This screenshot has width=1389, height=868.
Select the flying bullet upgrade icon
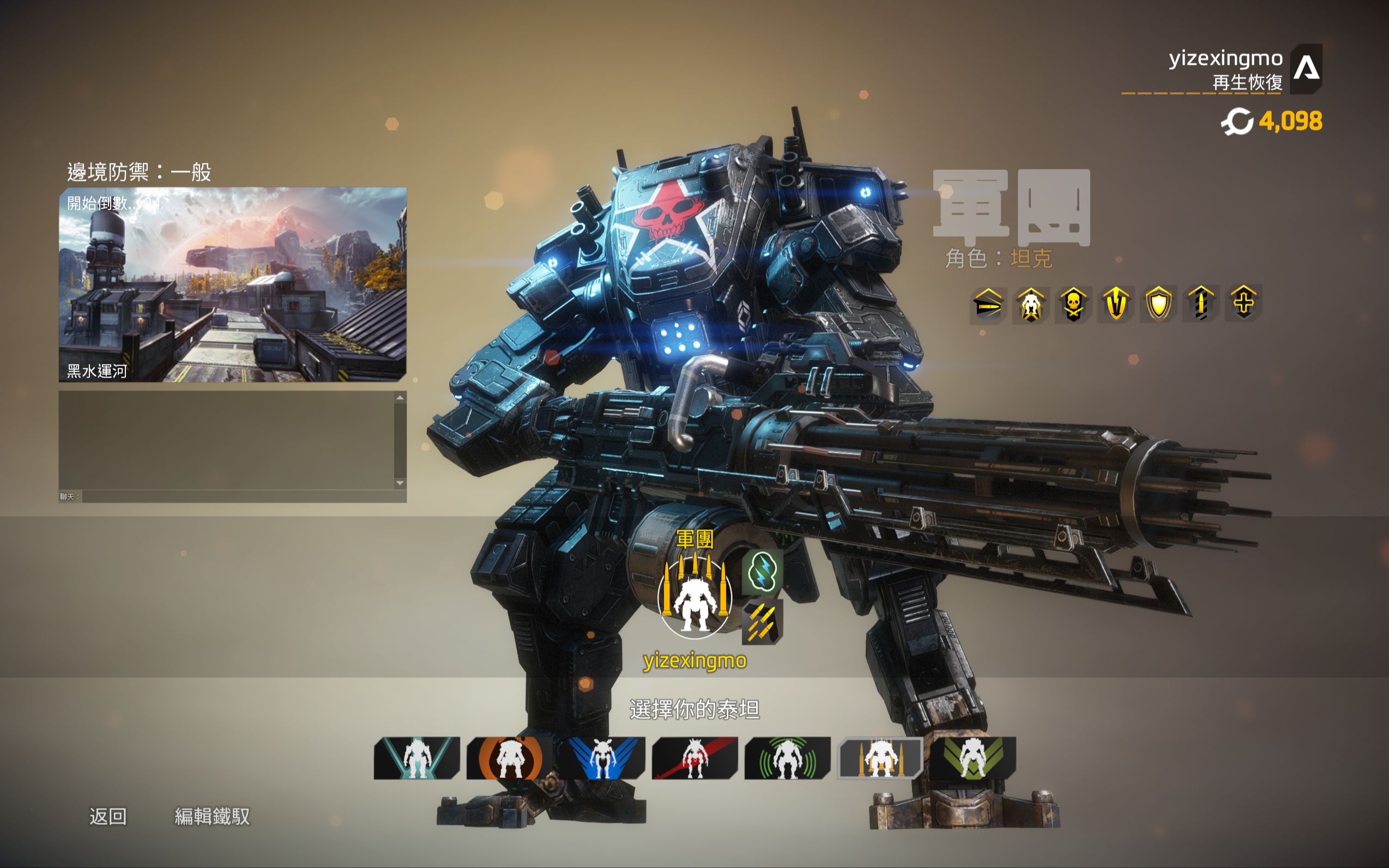988,304
